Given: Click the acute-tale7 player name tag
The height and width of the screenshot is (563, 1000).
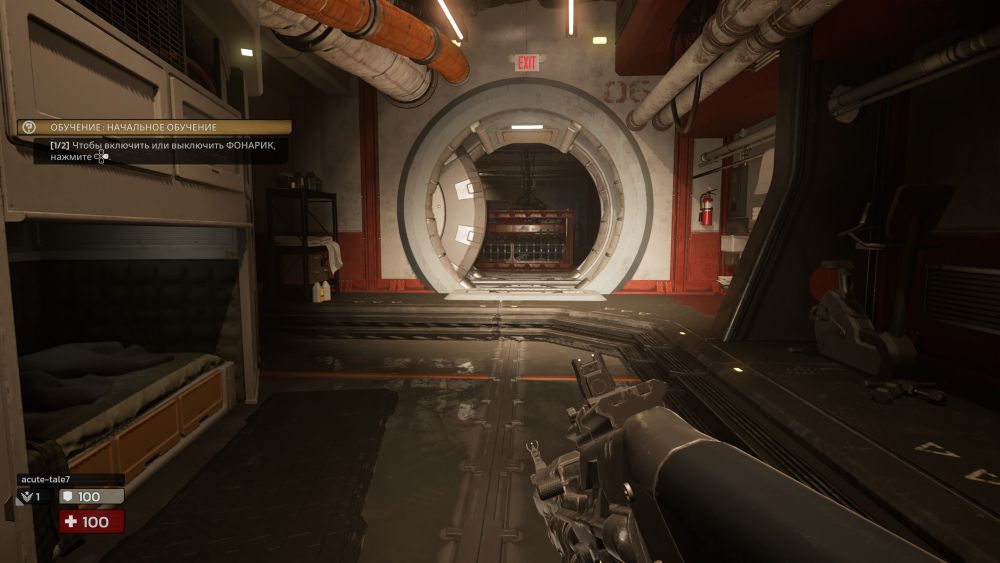Looking at the screenshot, I should 70,479.
